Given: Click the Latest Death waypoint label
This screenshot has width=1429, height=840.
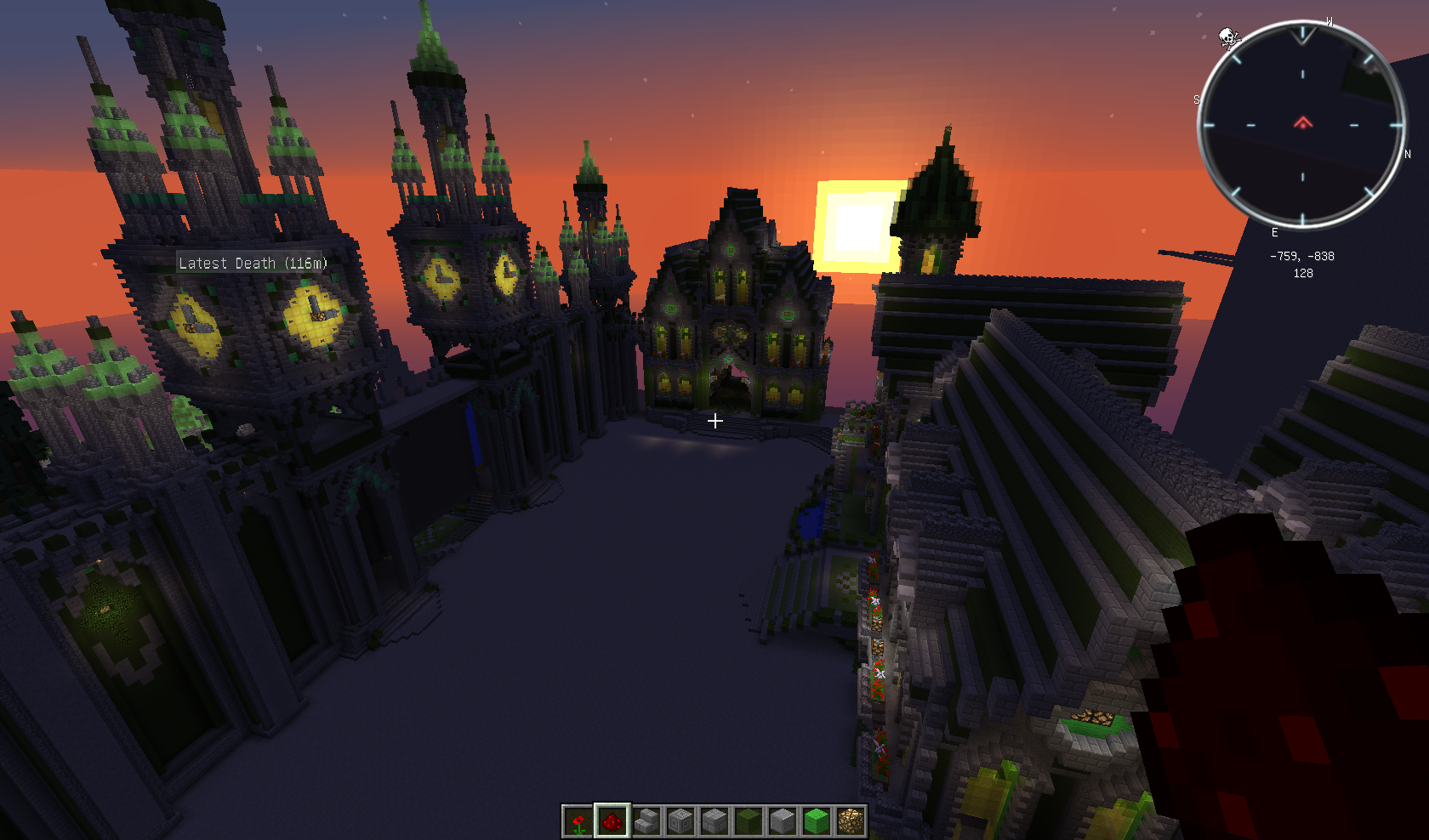Looking at the screenshot, I should tap(253, 264).
